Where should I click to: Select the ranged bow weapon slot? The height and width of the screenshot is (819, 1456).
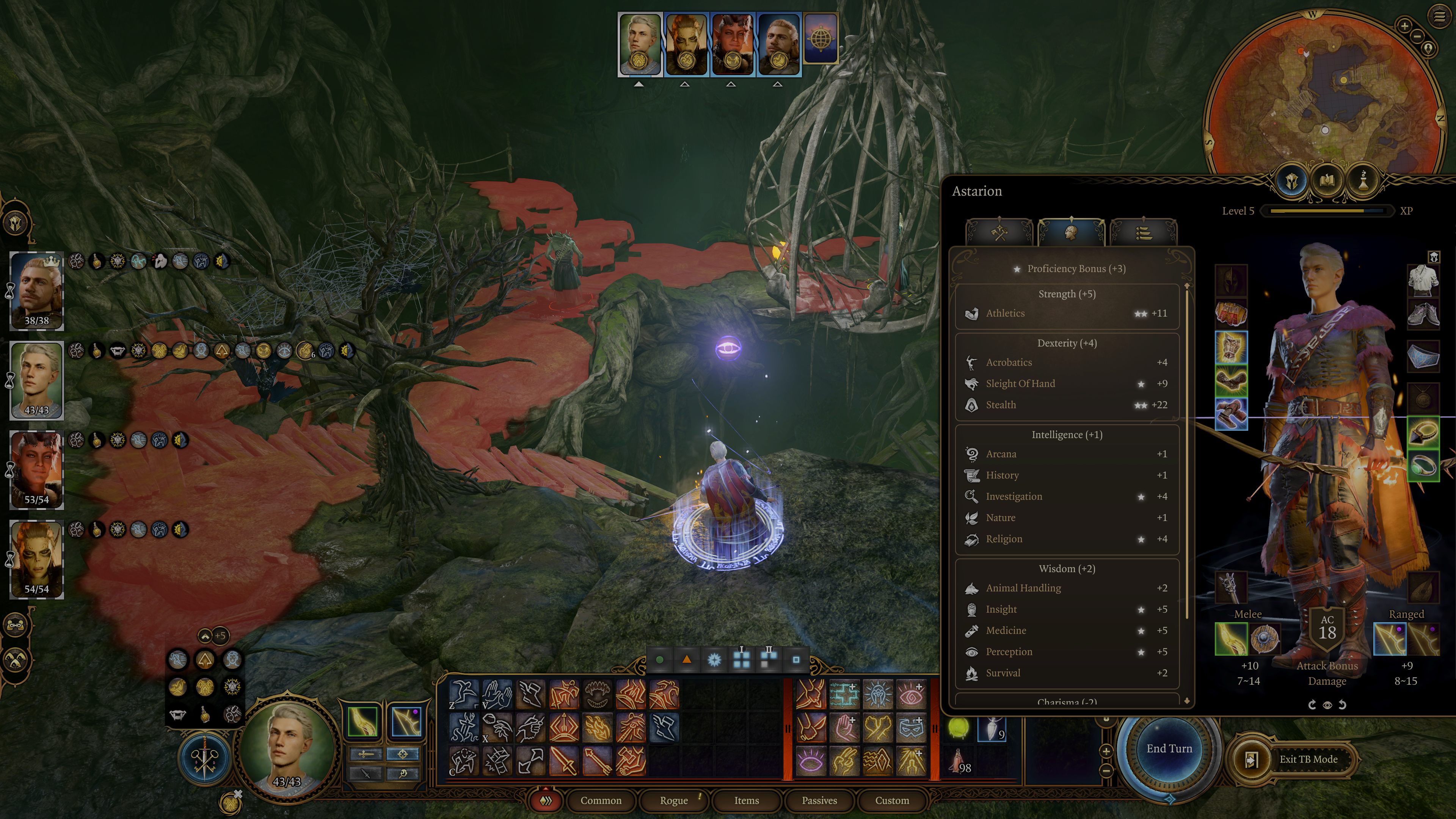[x=1389, y=639]
